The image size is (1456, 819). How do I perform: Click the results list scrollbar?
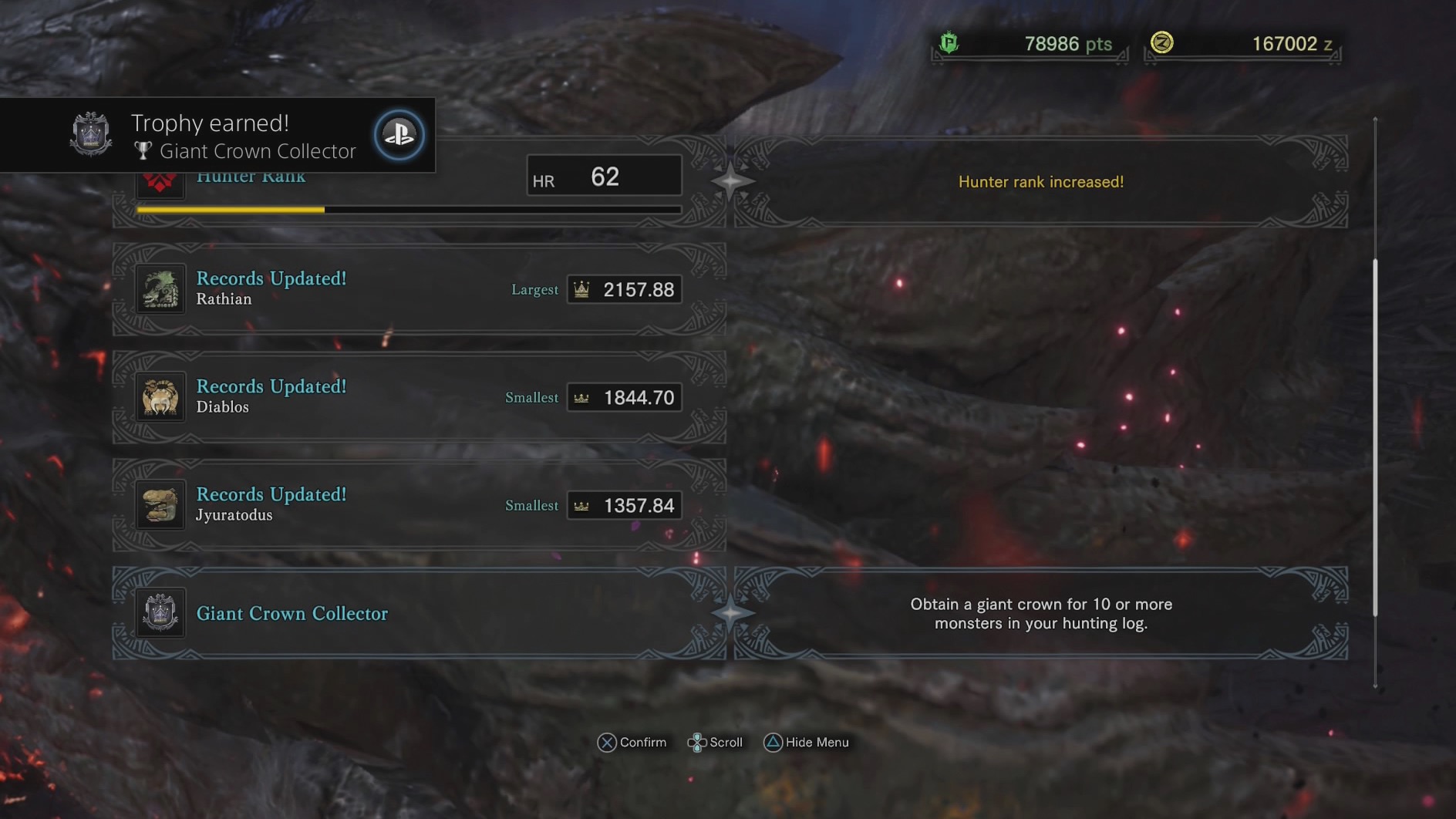pyautogui.click(x=1375, y=437)
